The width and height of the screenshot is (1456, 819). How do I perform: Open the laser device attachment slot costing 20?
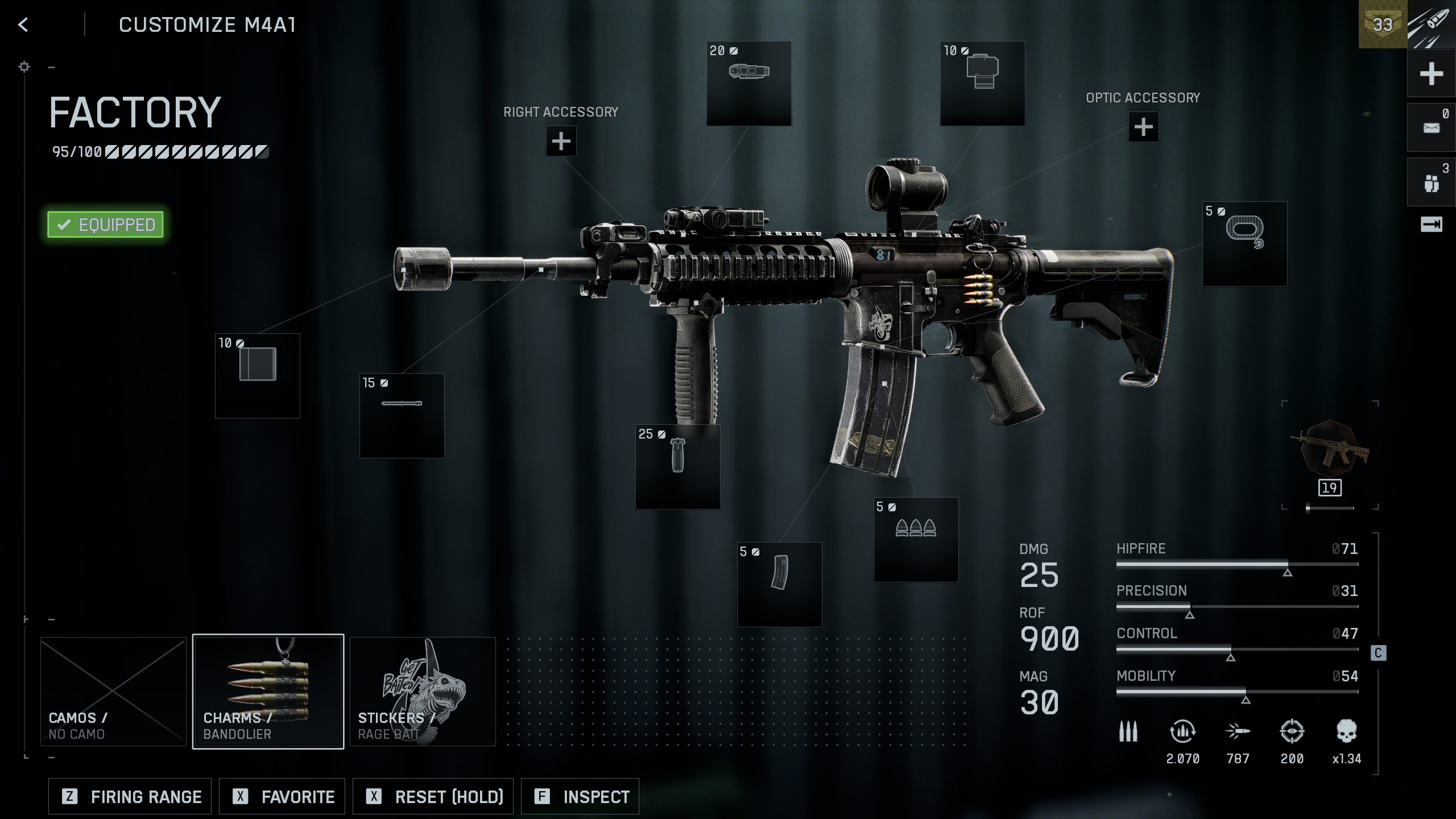[748, 84]
